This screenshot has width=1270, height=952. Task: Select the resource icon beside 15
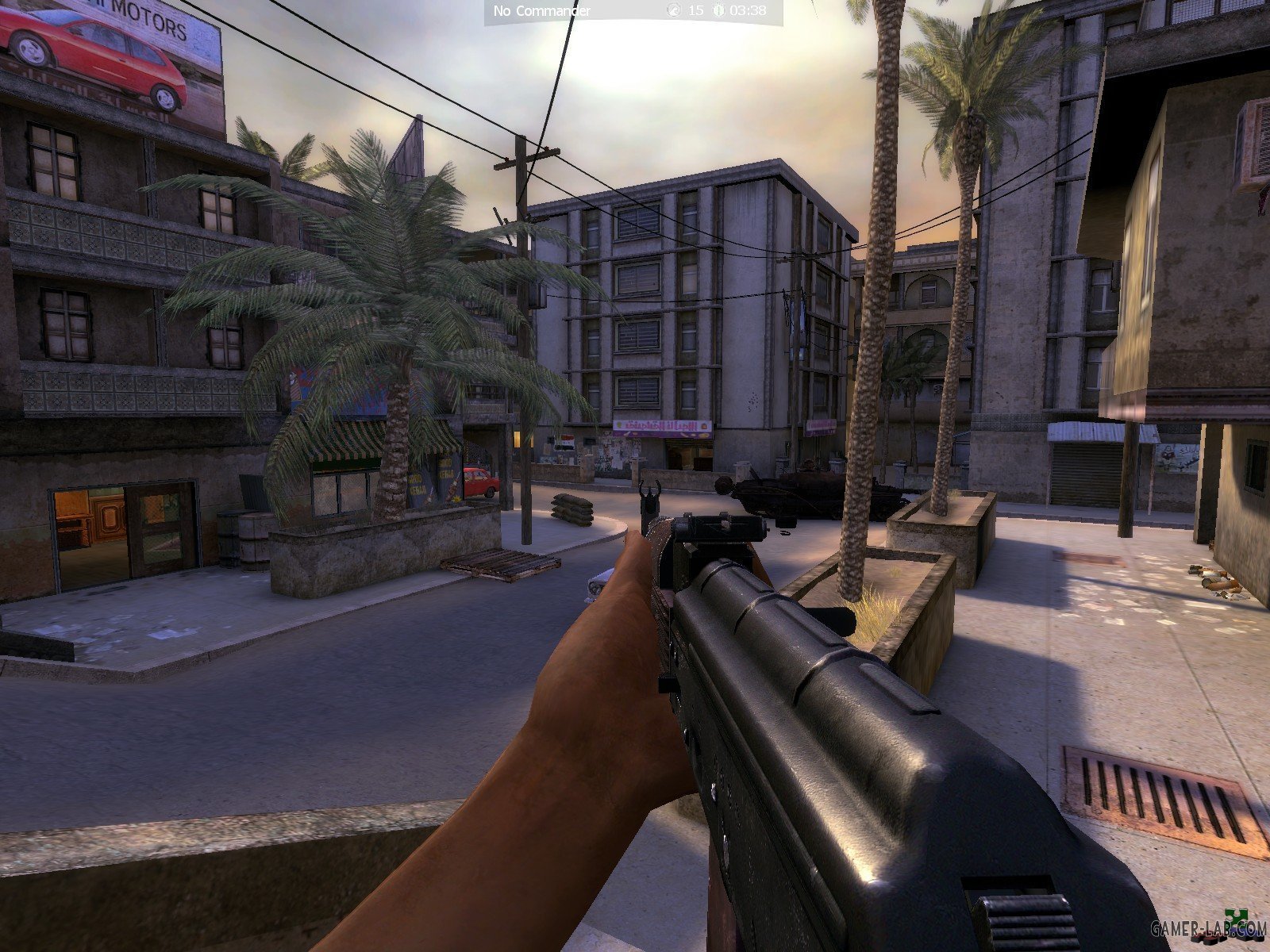675,11
